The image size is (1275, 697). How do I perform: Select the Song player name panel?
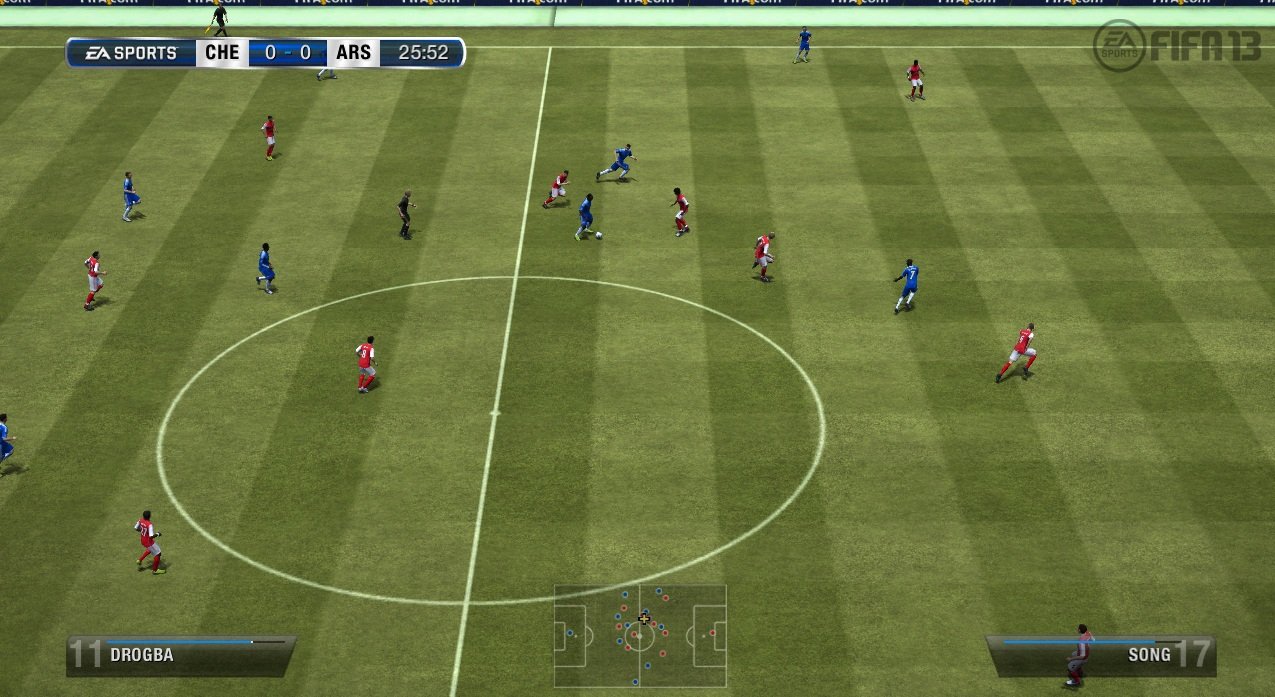click(1100, 655)
